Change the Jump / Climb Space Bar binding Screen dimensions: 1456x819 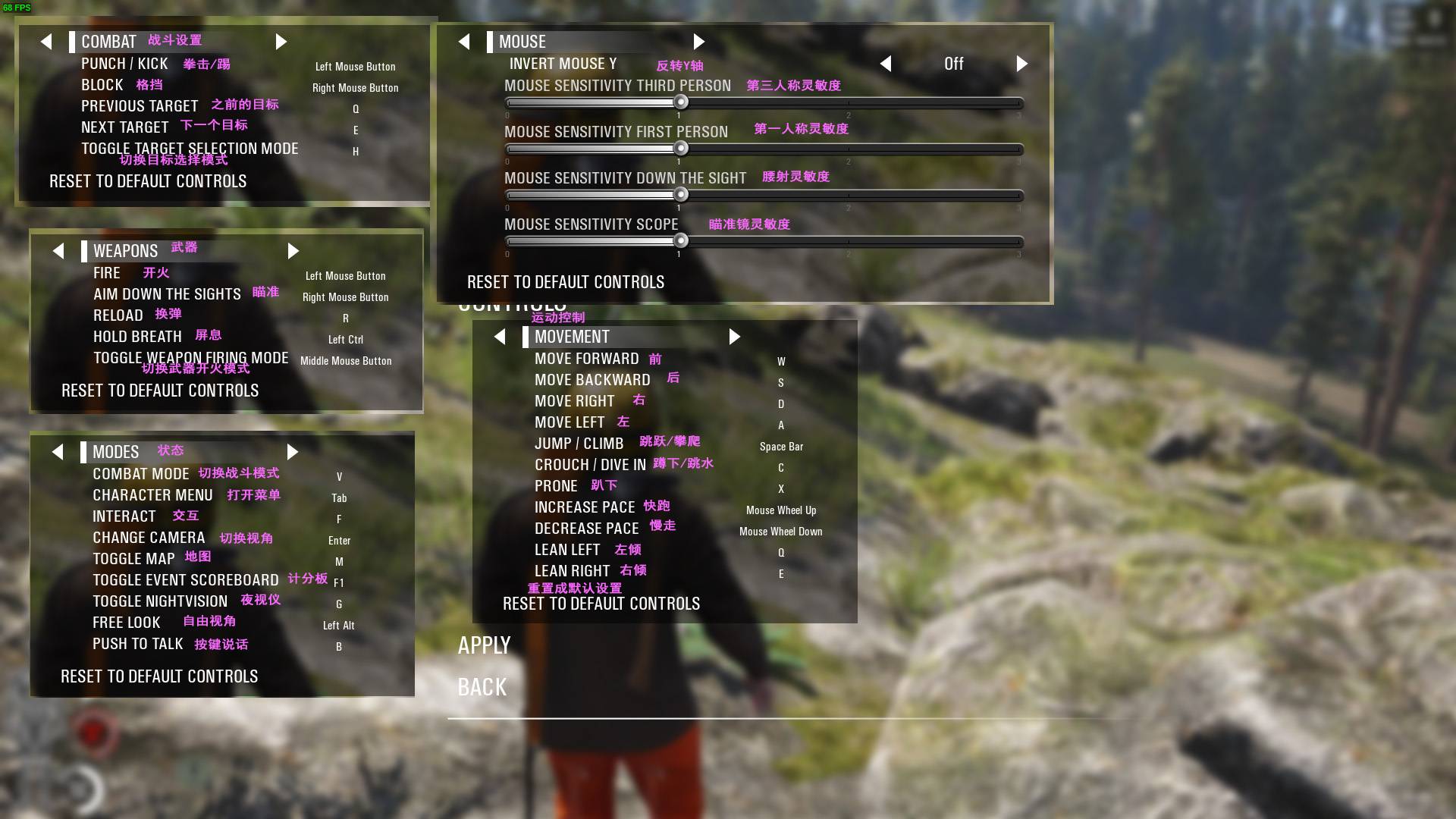point(781,447)
